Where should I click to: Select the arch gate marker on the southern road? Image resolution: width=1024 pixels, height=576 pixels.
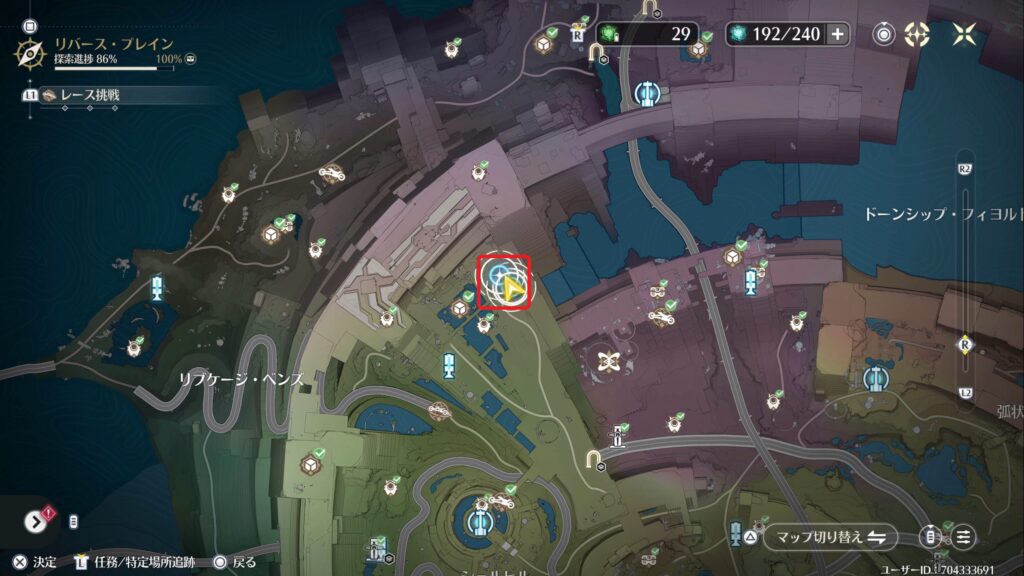(x=597, y=458)
